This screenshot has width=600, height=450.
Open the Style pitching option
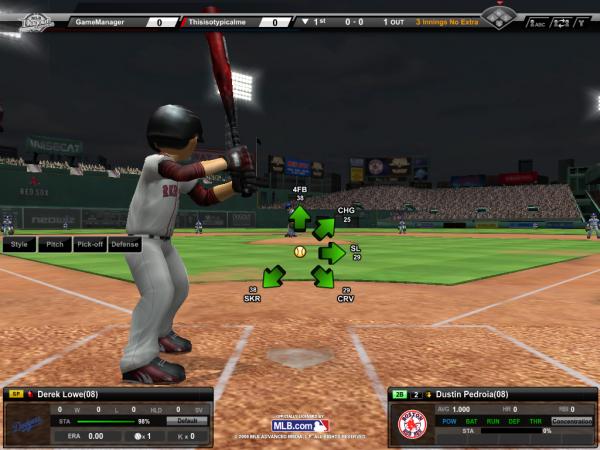pos(19,244)
